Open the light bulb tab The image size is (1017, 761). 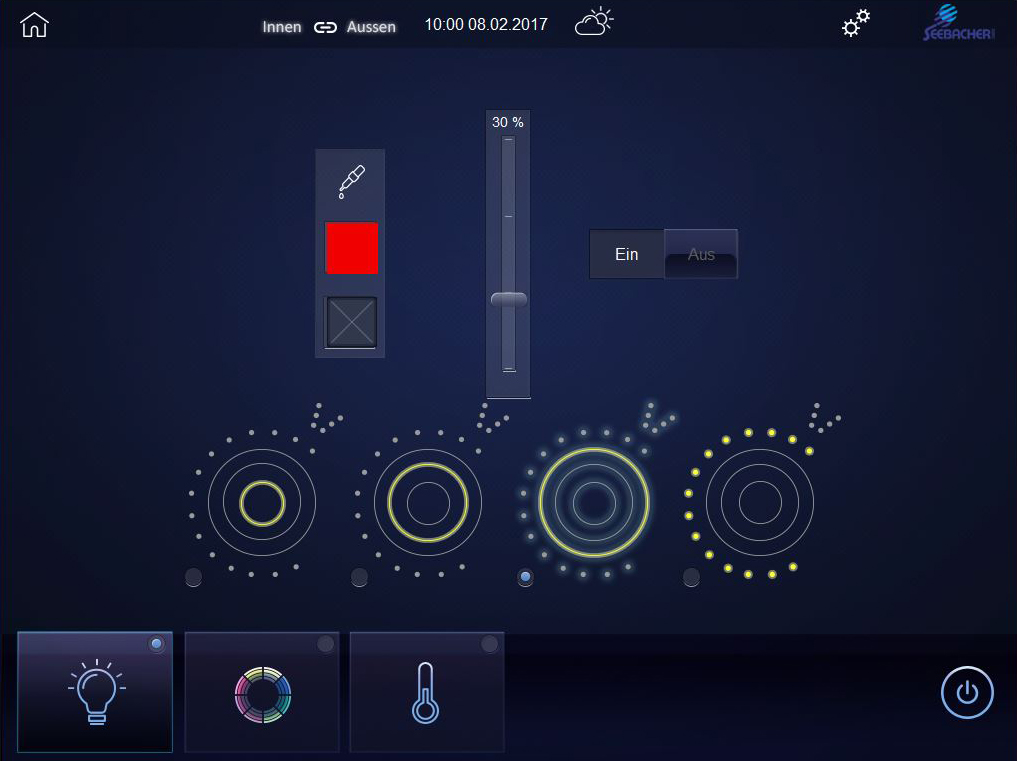[x=95, y=692]
